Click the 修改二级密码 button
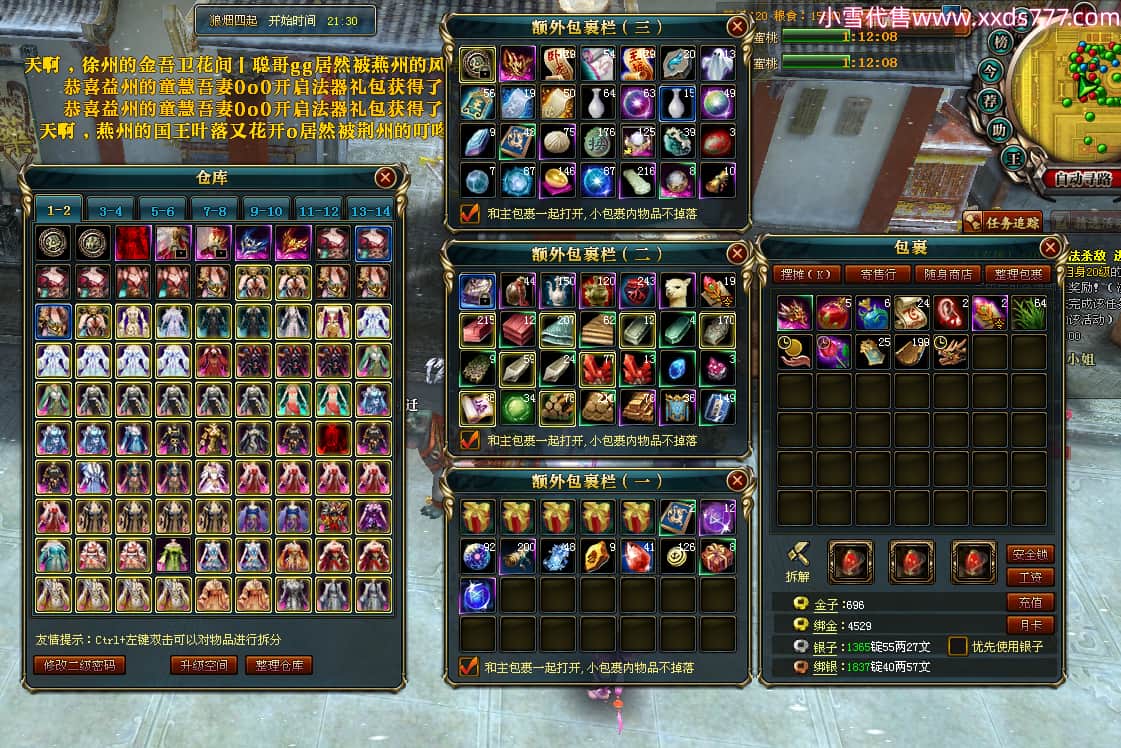 pyautogui.click(x=80, y=665)
